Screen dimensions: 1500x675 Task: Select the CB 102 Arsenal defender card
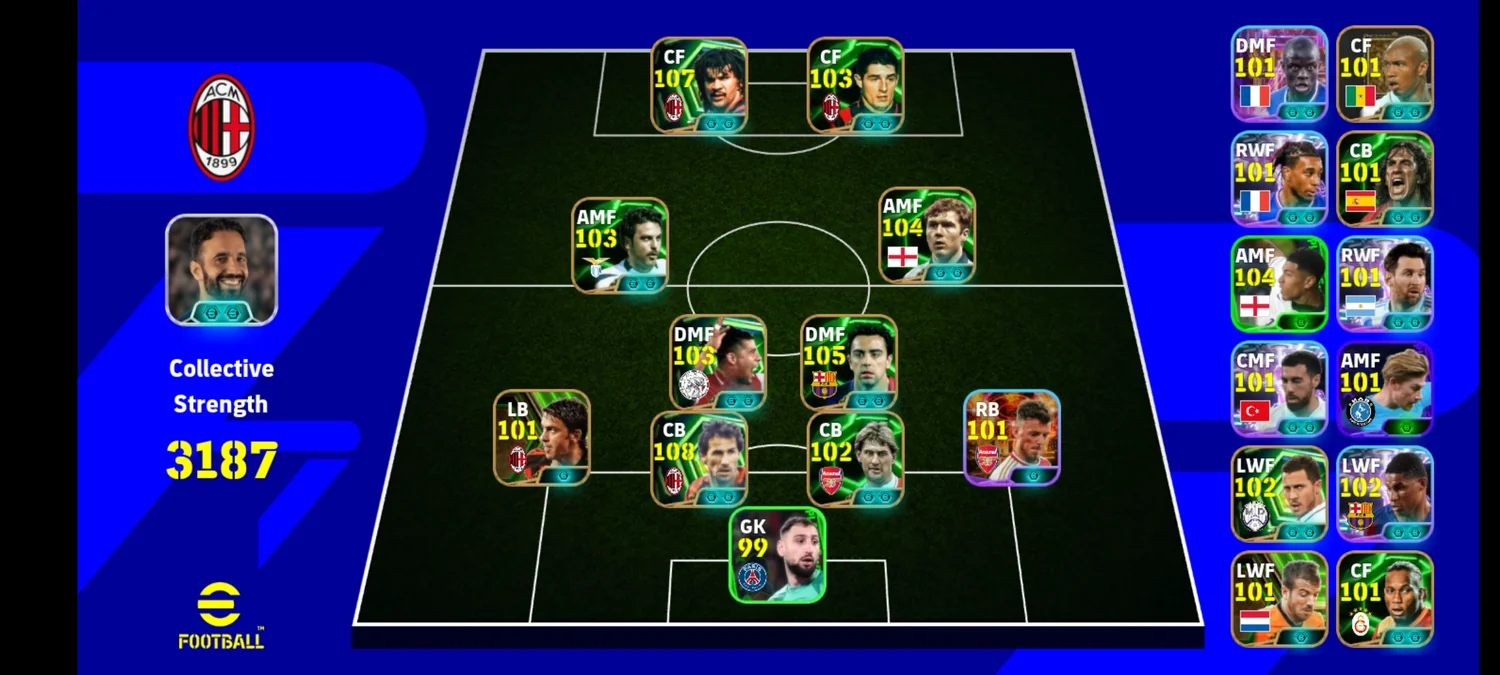pyautogui.click(x=855, y=459)
